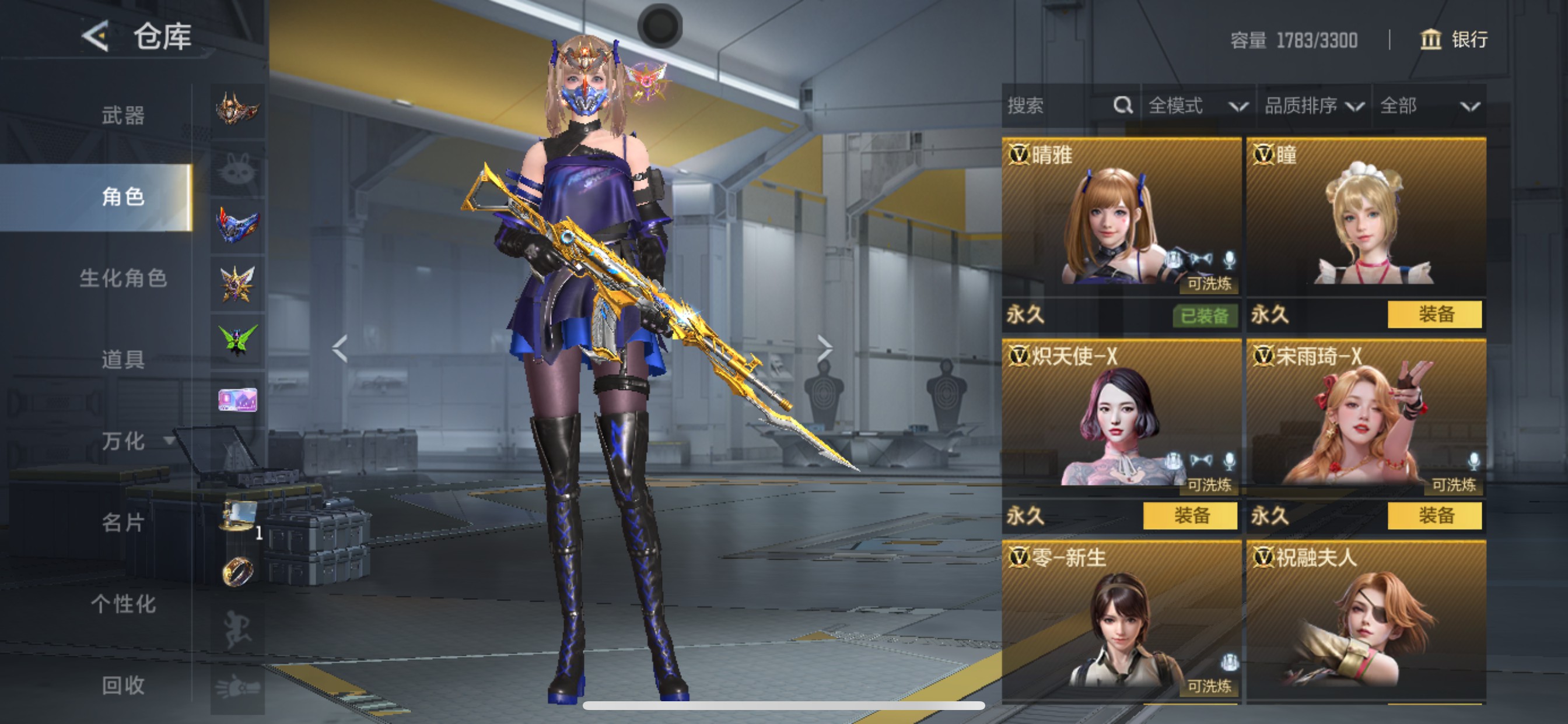The image size is (1568, 724).
Task: Go back using the arrow beside 仓库
Action: coord(96,37)
